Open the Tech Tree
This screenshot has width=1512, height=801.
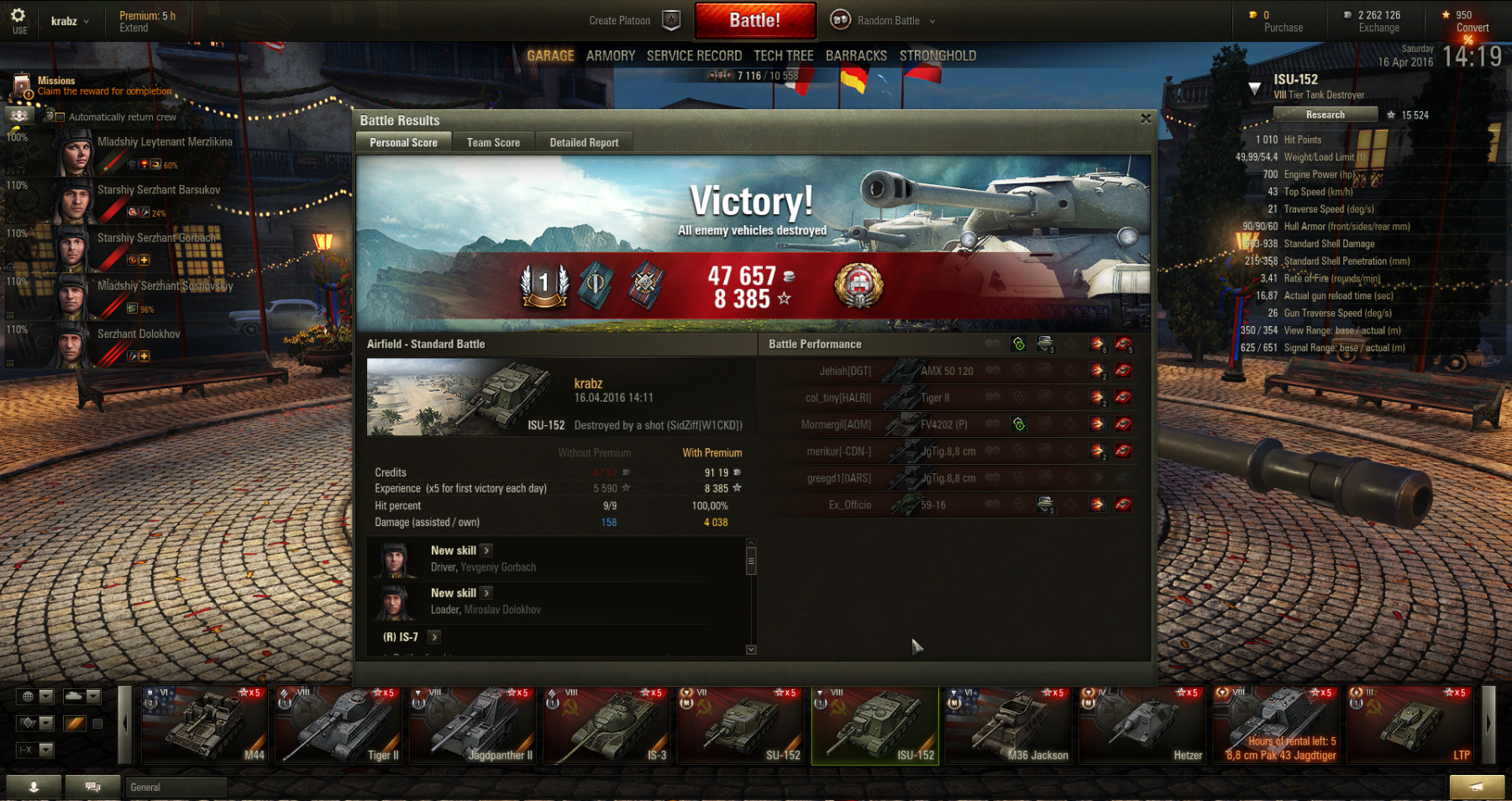[x=783, y=55]
